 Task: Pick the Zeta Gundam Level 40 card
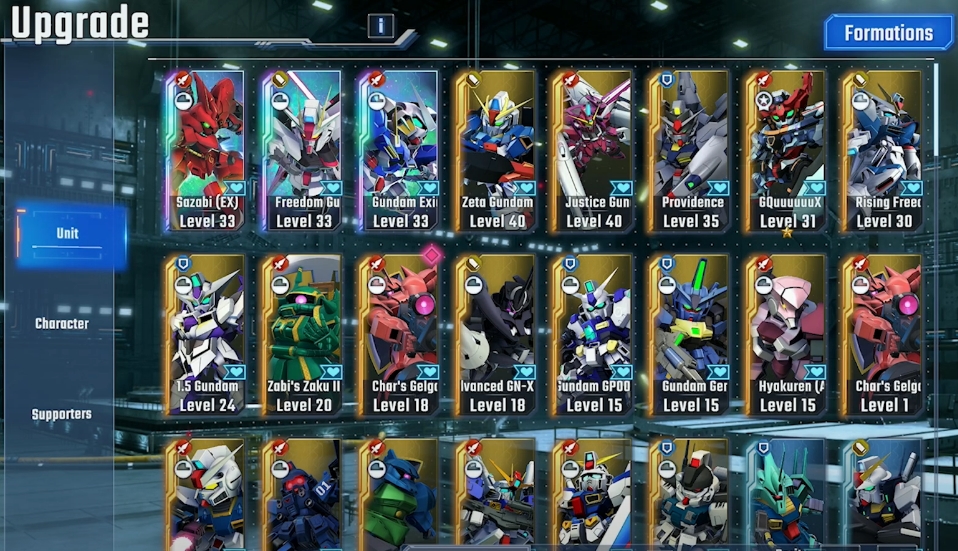(496, 150)
